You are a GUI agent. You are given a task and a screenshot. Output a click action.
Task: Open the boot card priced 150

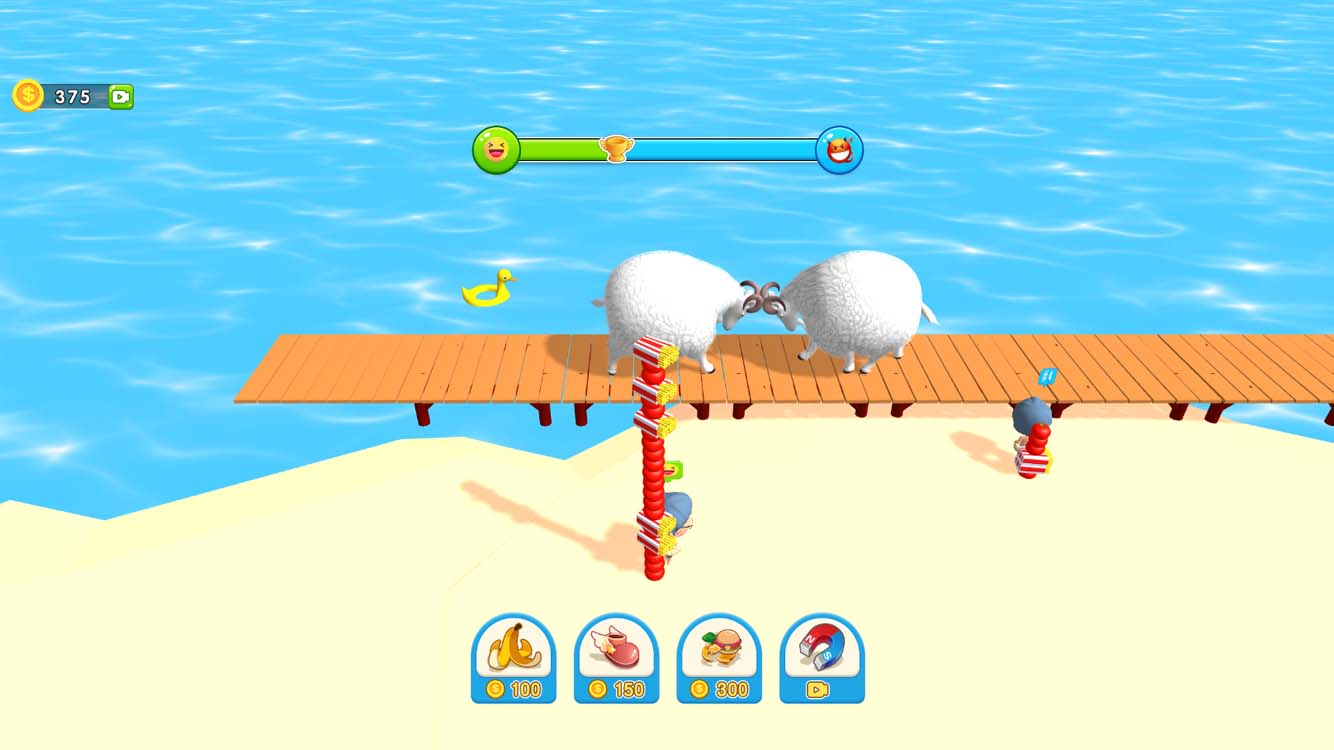pos(617,660)
